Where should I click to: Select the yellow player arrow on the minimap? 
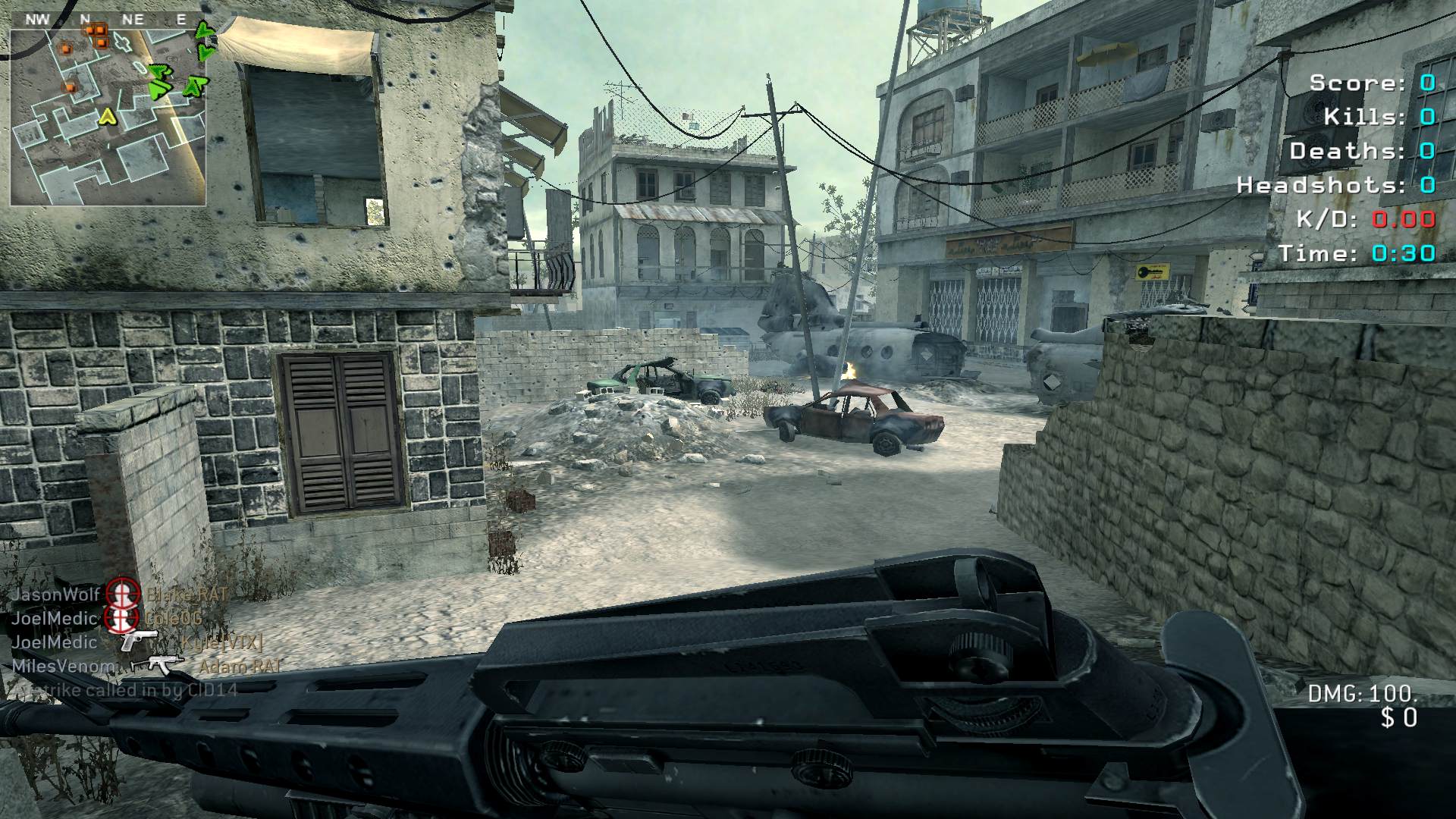coord(108,116)
